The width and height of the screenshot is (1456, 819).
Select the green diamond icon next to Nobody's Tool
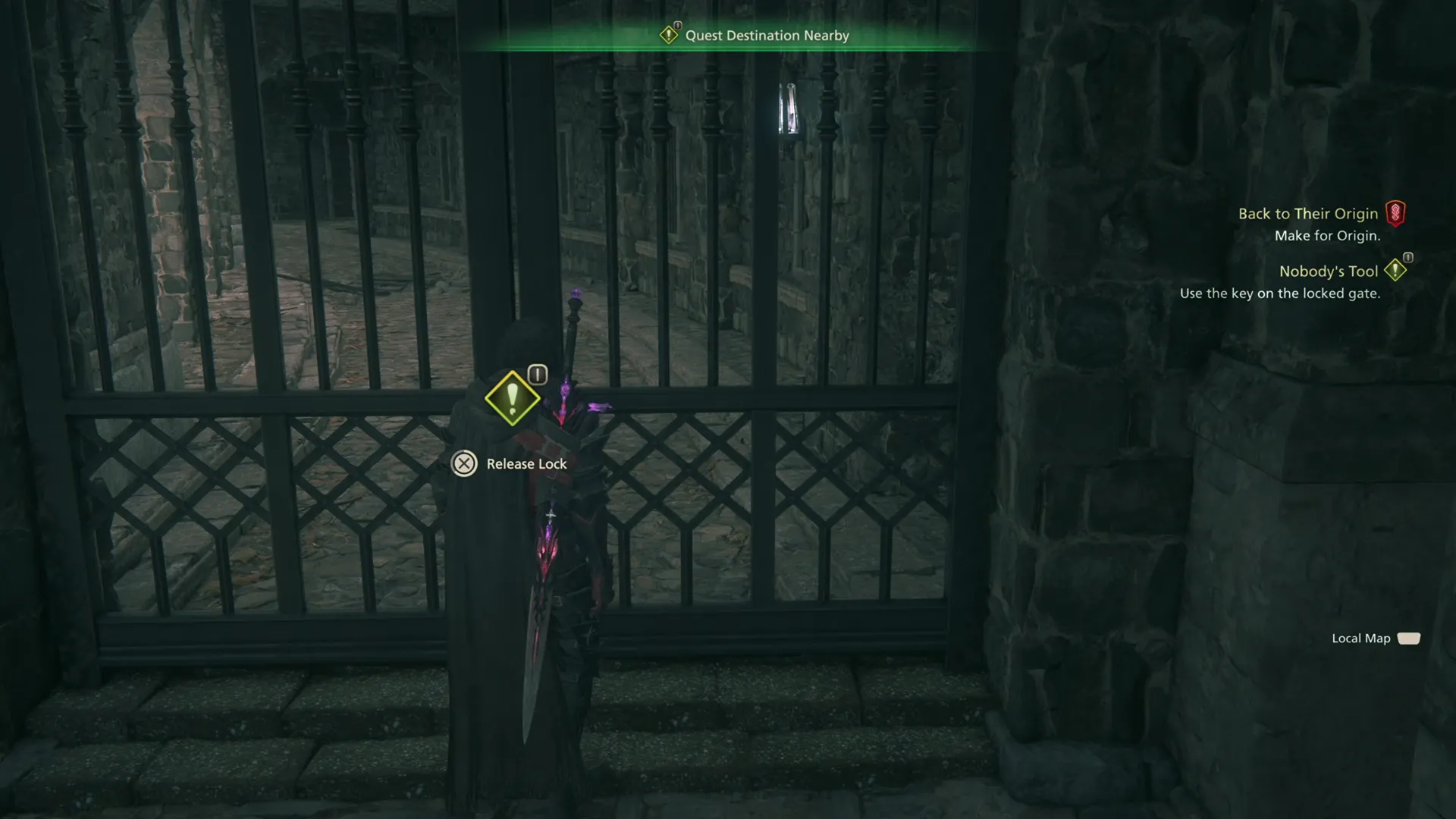(x=1396, y=270)
